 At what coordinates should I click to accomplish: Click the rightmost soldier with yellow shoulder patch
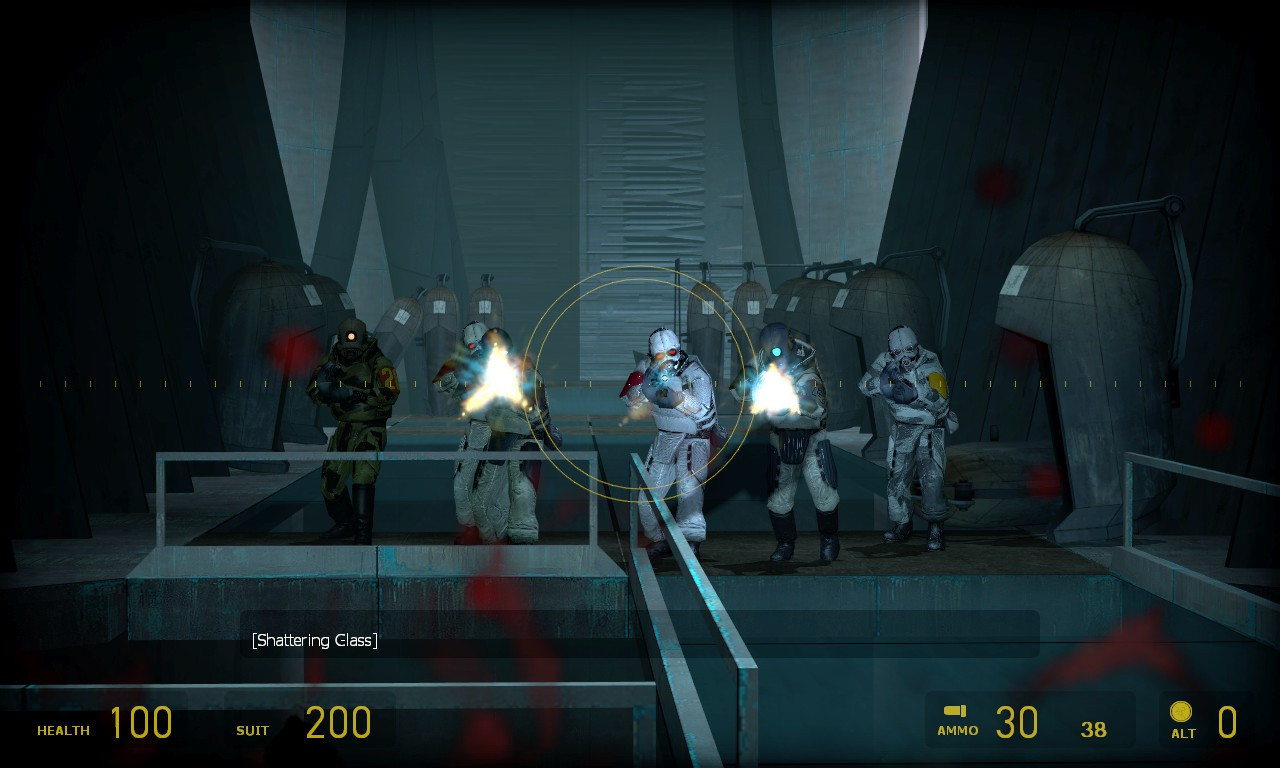coord(912,430)
